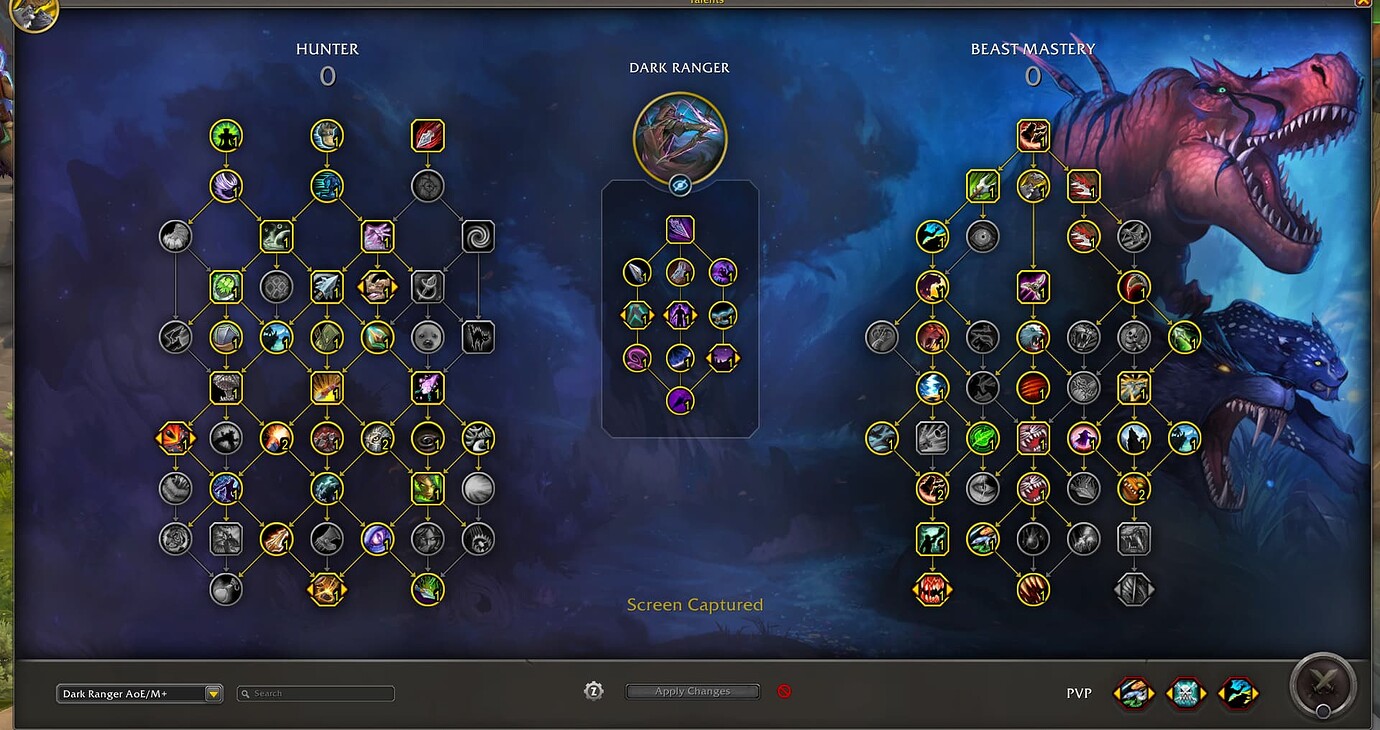Screen dimensions: 1380x730
Task: Click the HUNTER tree header
Action: (327, 48)
